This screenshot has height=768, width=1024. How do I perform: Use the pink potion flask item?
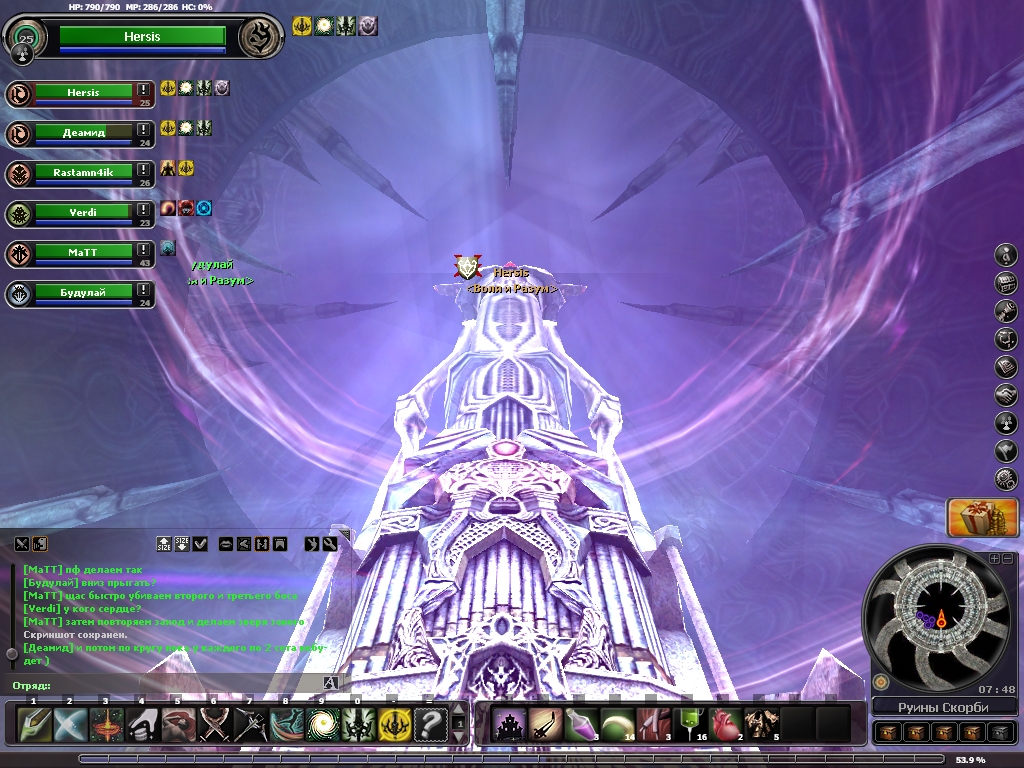583,723
